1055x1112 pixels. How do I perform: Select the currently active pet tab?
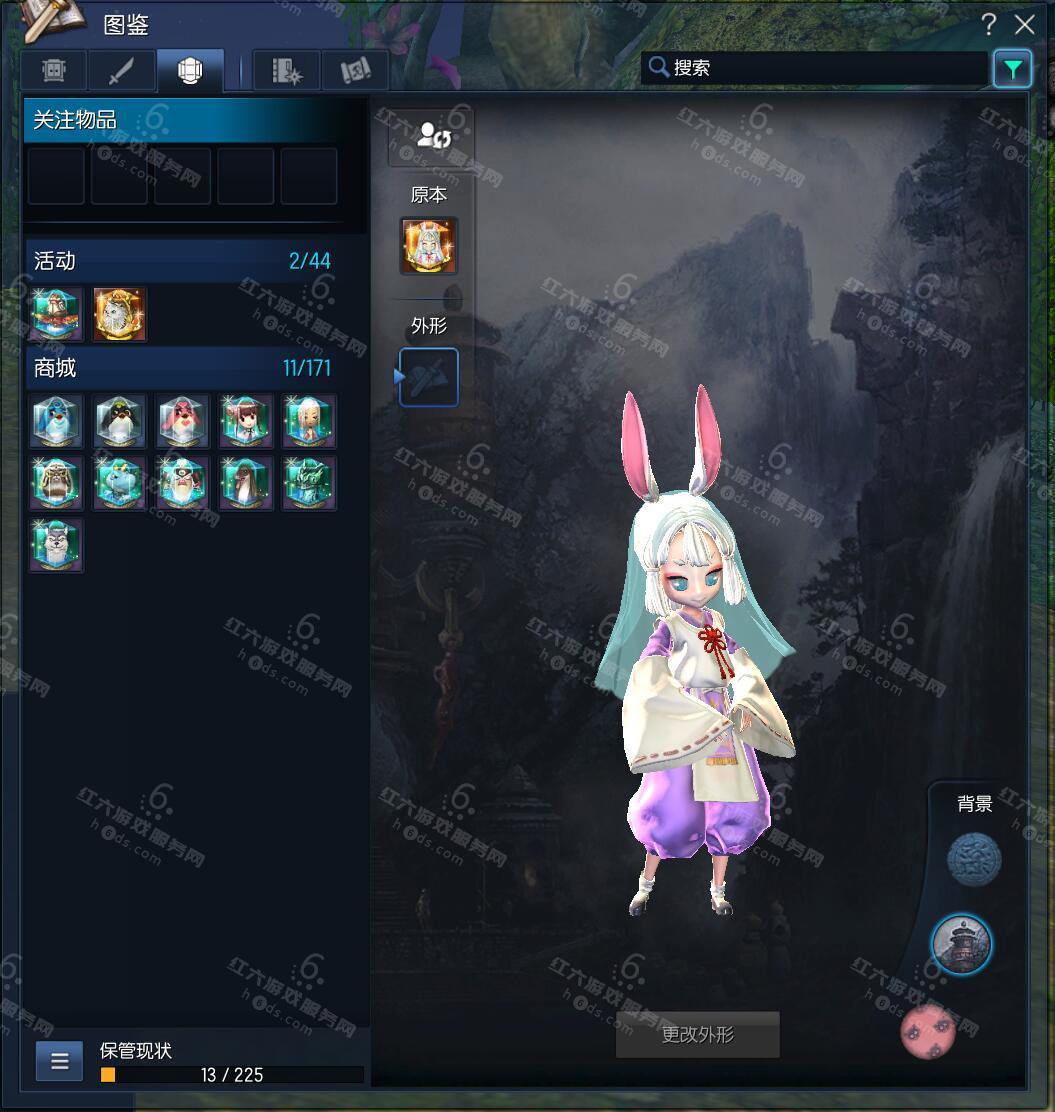[190, 71]
